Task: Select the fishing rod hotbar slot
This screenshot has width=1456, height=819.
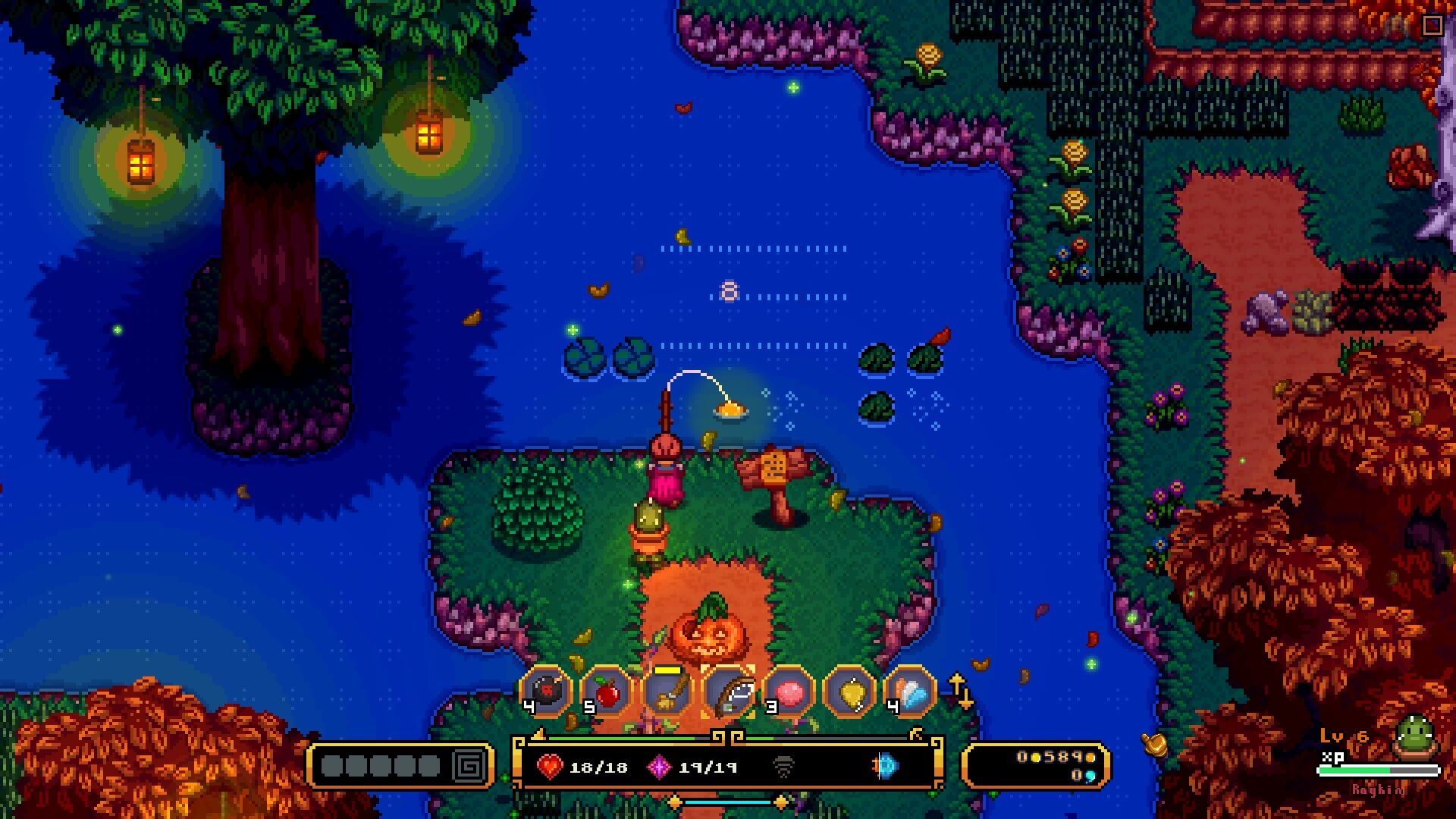Action: click(728, 691)
